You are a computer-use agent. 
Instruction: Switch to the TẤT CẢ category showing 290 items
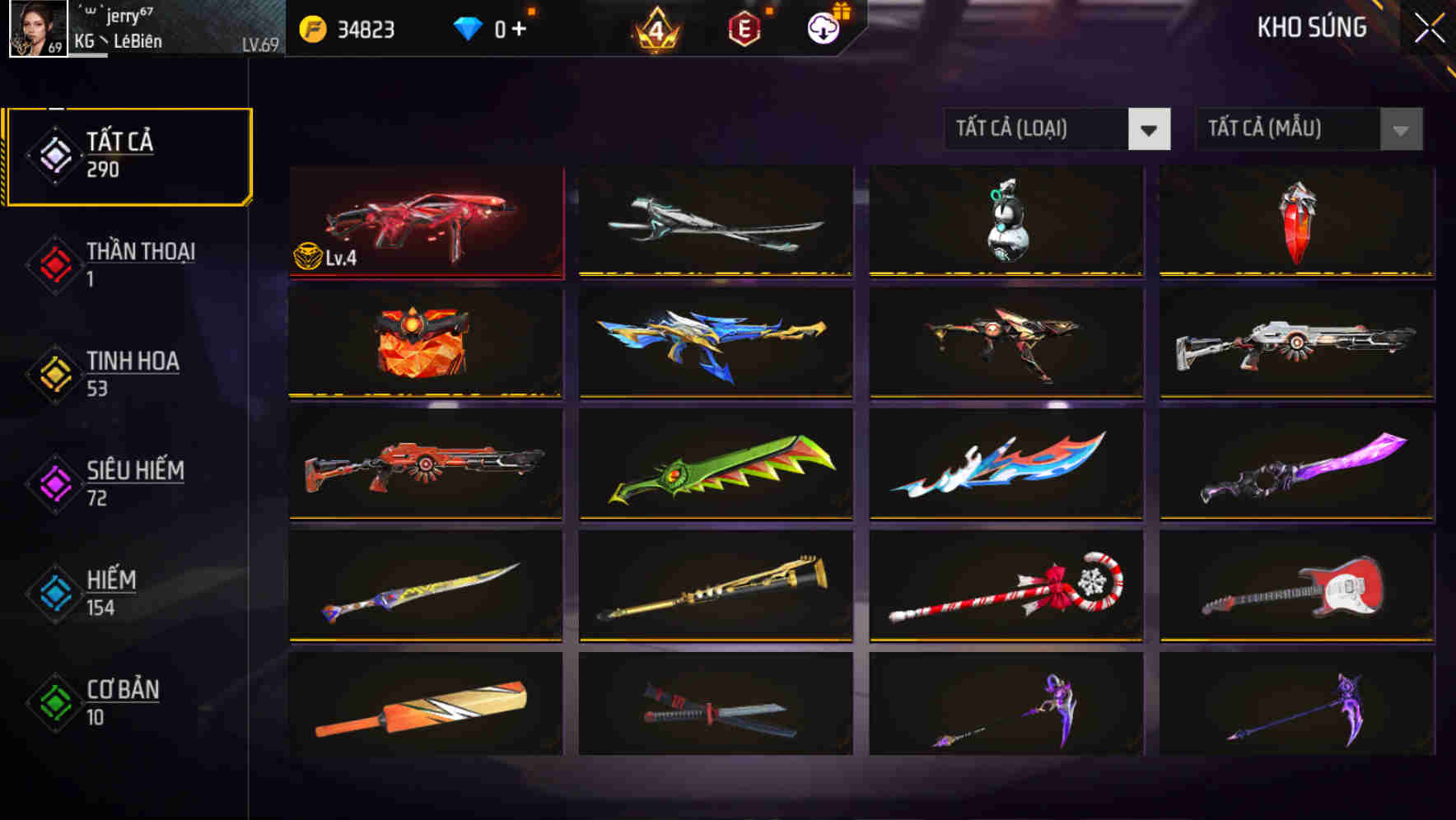[x=128, y=153]
